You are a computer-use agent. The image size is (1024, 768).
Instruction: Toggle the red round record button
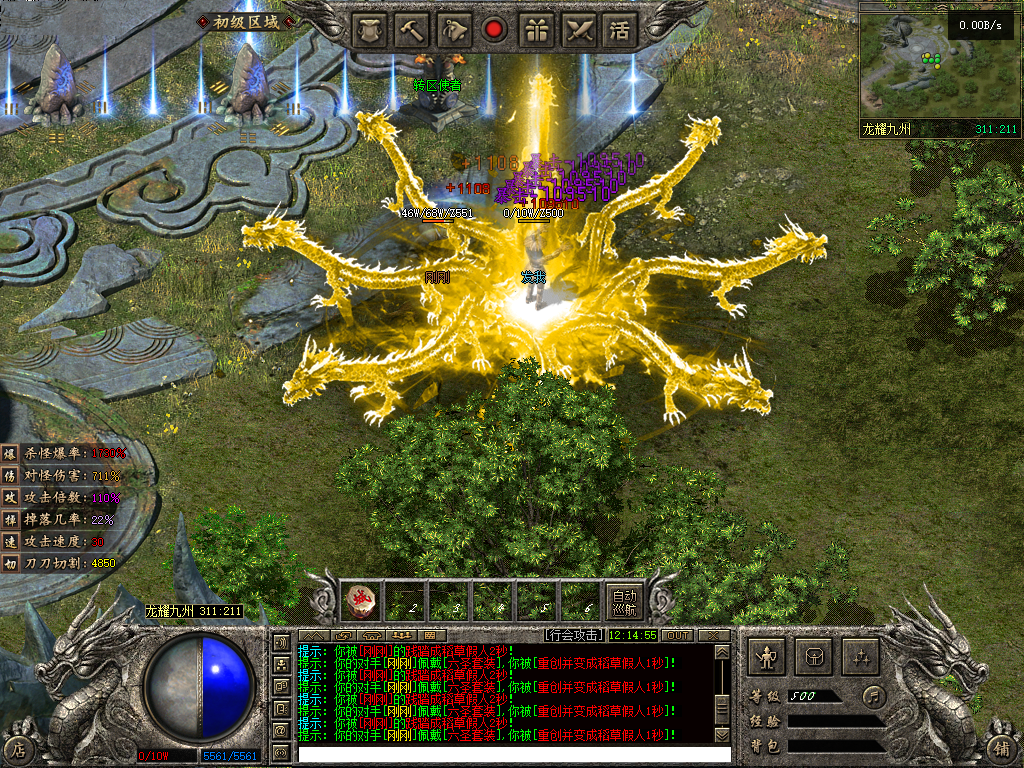494,29
